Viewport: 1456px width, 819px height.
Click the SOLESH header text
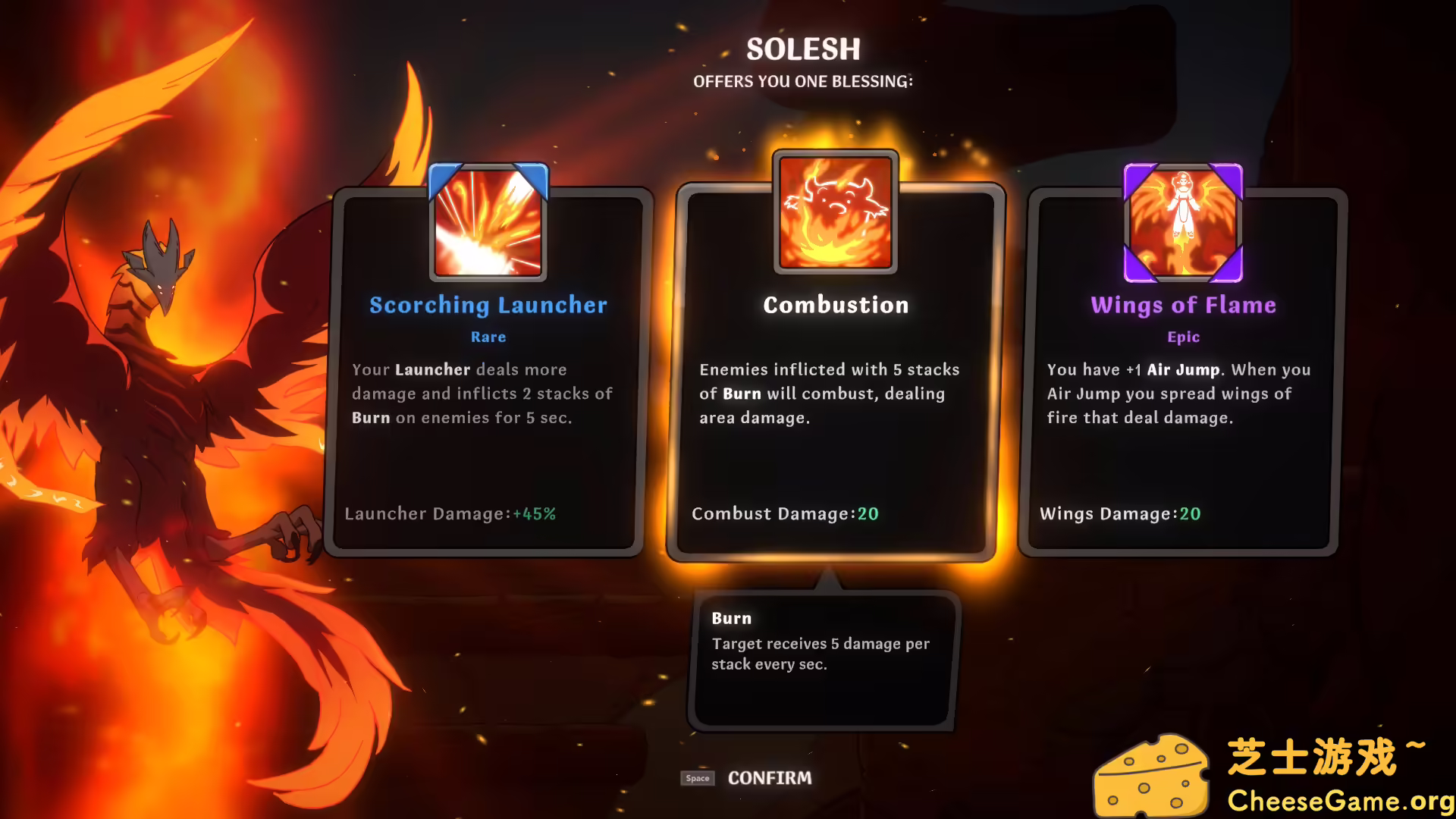(802, 49)
